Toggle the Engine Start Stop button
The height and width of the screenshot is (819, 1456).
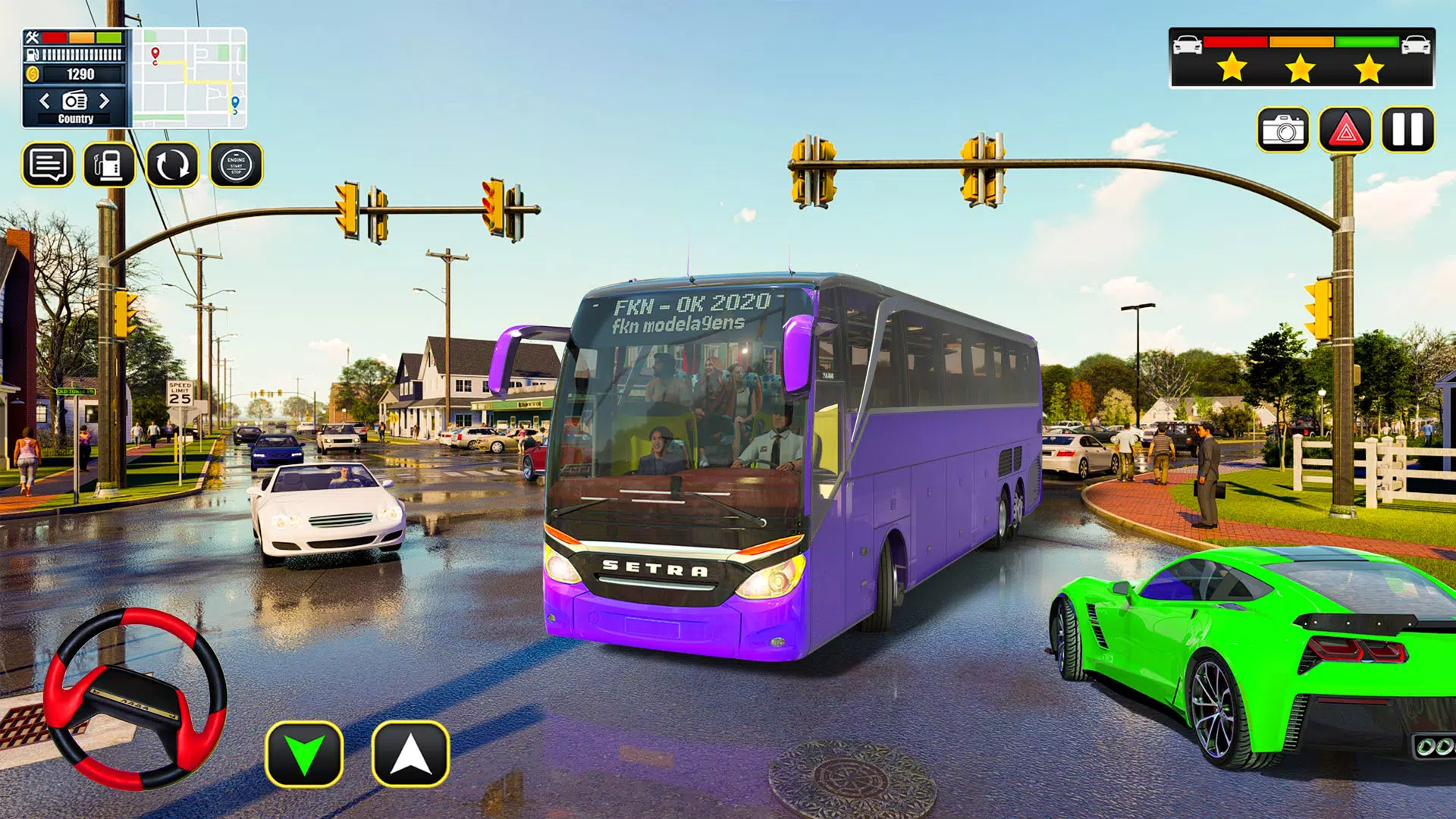(236, 165)
